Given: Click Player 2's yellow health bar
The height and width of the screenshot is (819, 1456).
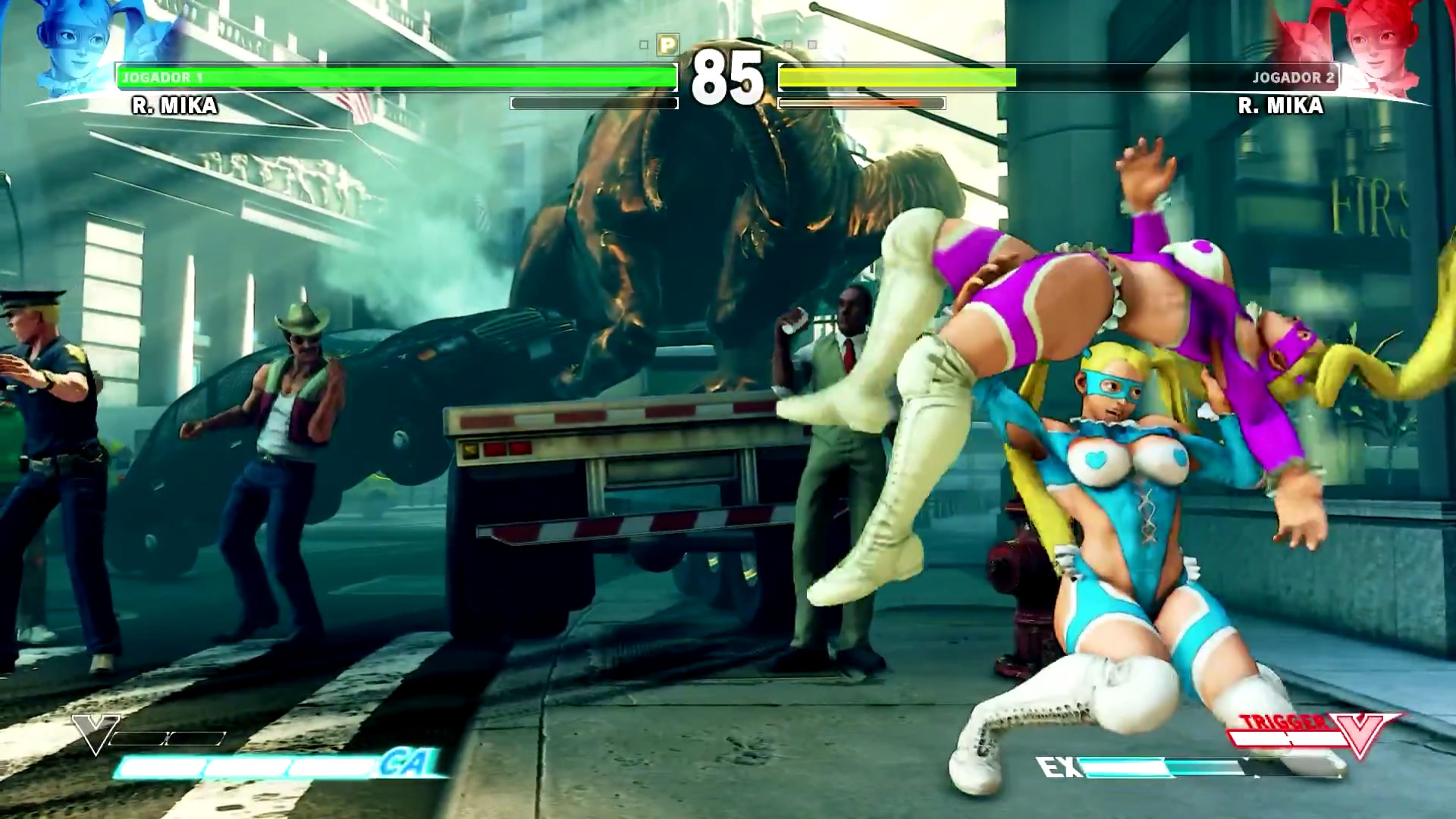Looking at the screenshot, I should [x=895, y=77].
